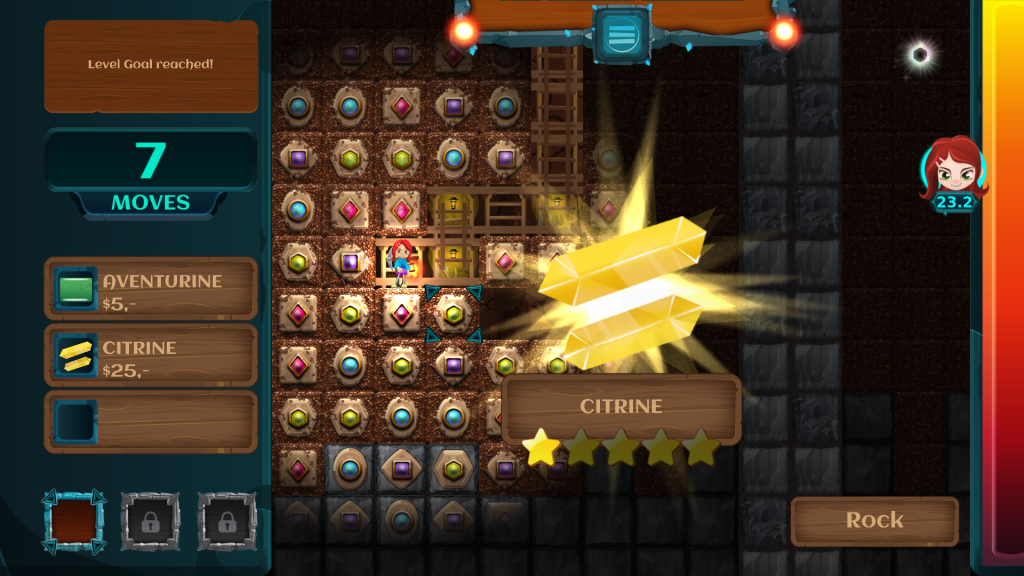Choose the red tool slot
Viewport: 1024px width, 576px height.
73,521
